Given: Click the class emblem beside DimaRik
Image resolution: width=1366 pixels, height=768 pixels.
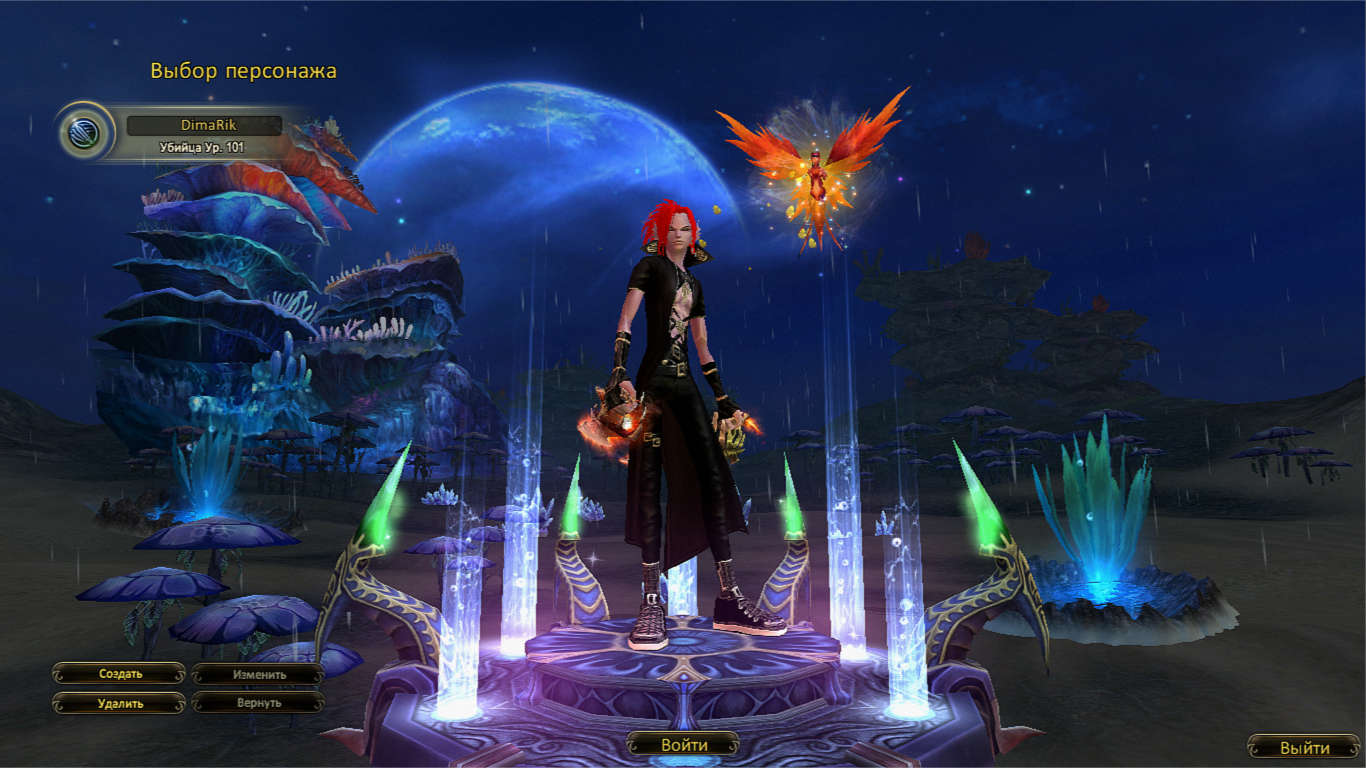Looking at the screenshot, I should [85, 131].
